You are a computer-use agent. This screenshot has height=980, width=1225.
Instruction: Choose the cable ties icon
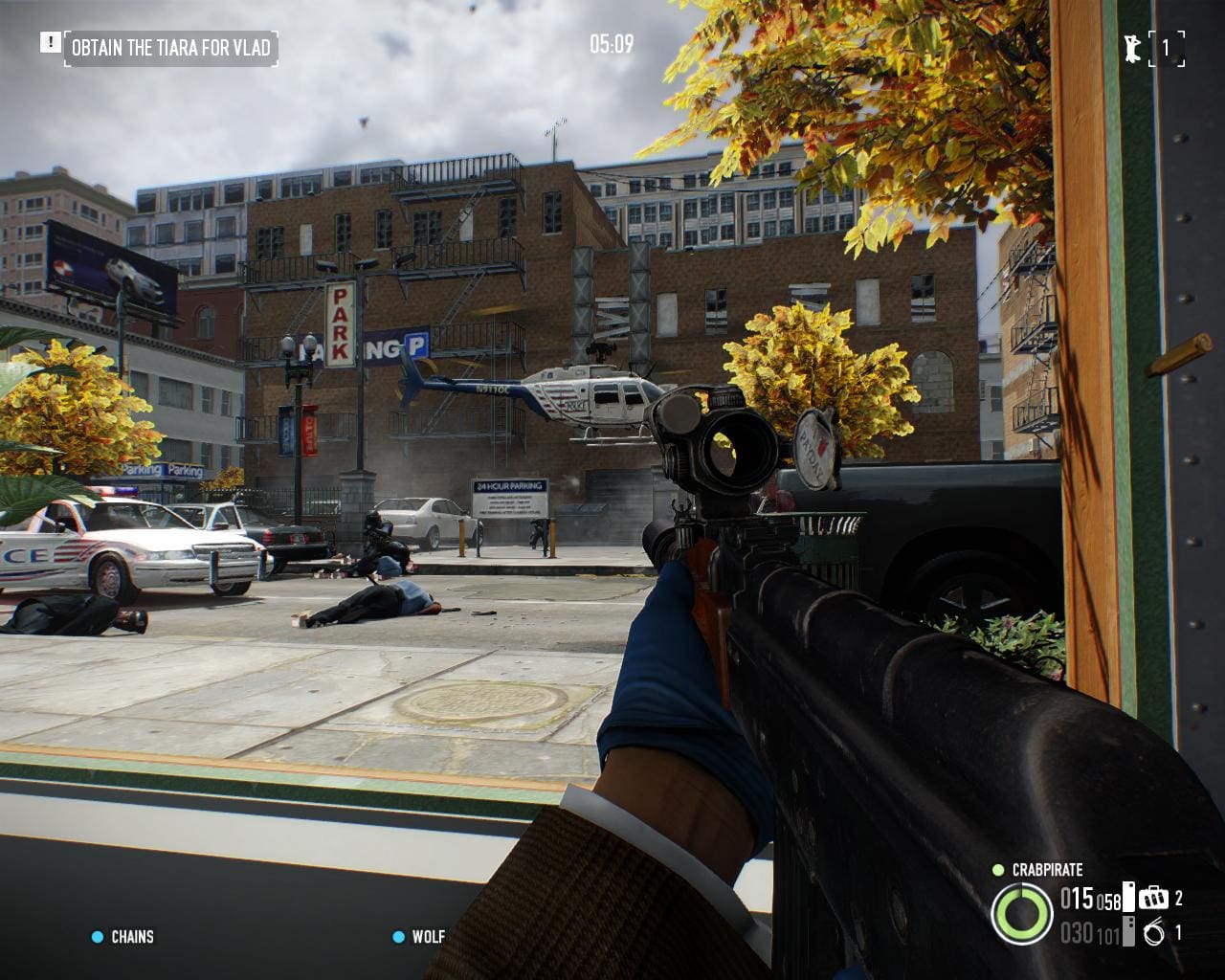point(1154,932)
